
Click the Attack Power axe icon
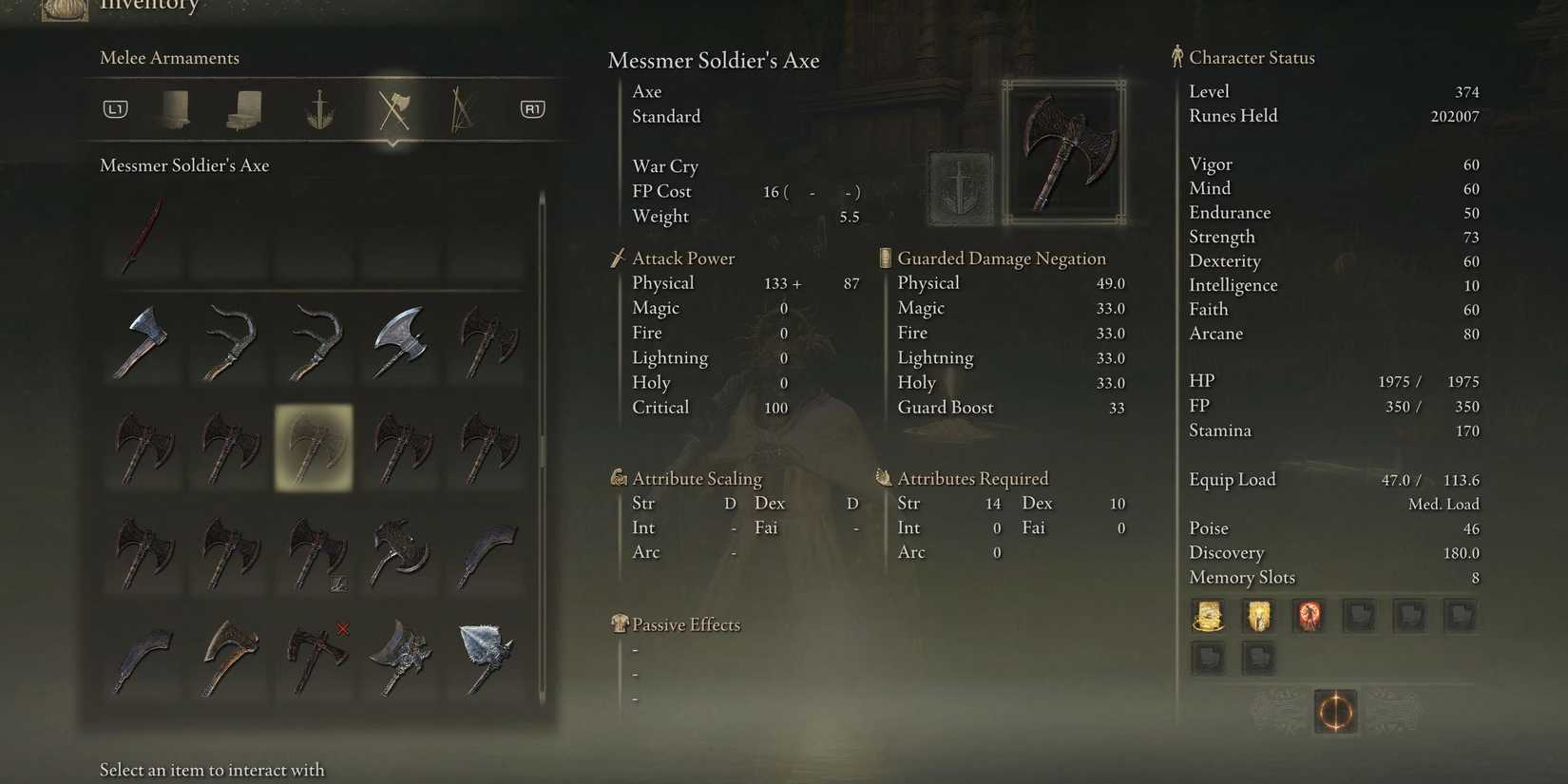pos(619,258)
